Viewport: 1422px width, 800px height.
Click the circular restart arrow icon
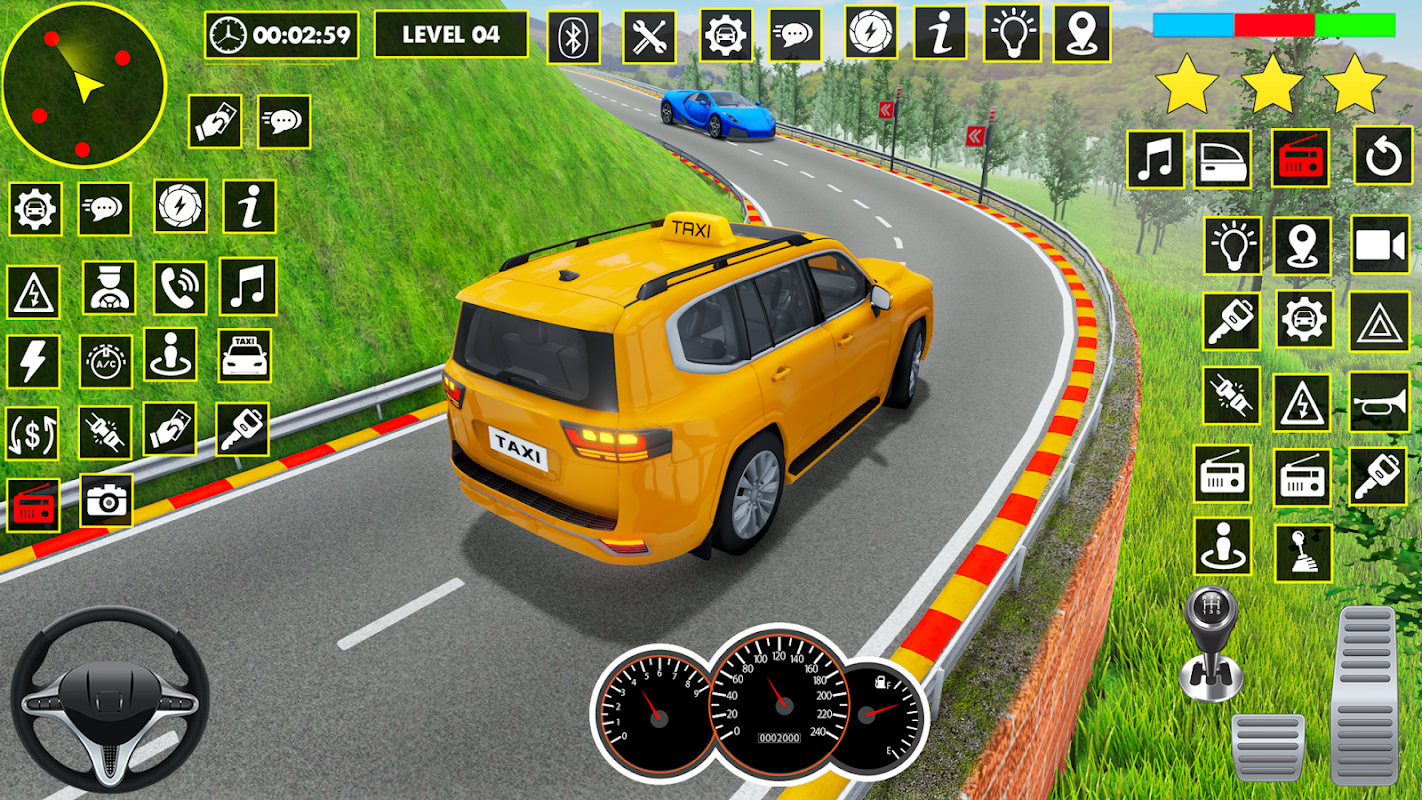(x=1383, y=157)
